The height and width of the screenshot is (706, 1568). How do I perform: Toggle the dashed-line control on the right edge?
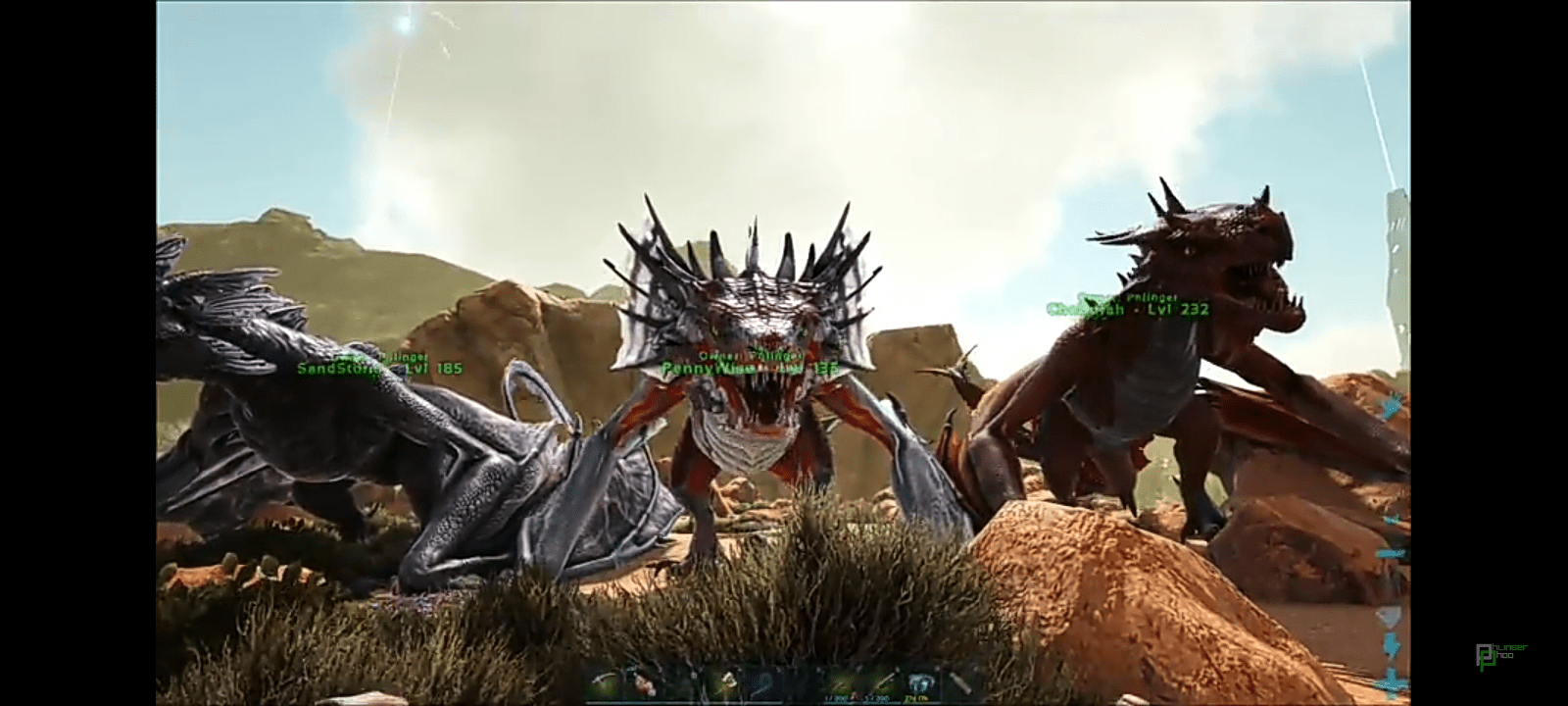pos(1394,551)
